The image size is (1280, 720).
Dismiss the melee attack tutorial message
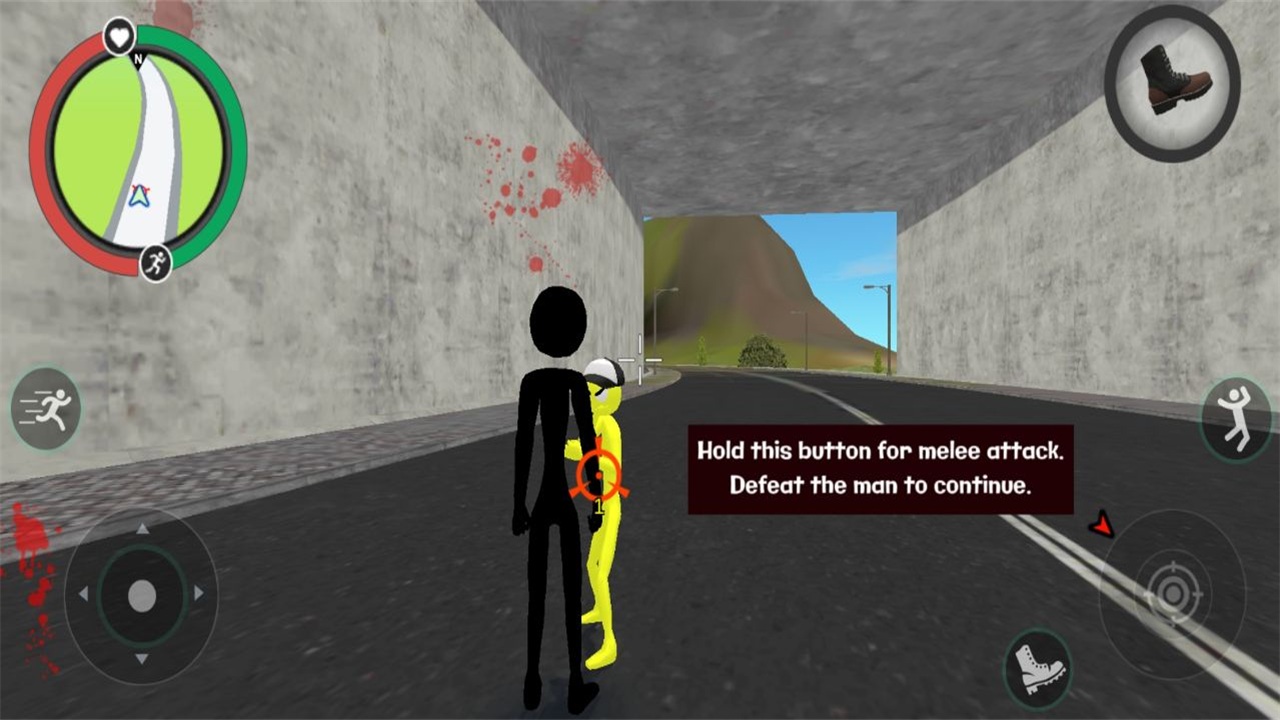pyautogui.click(x=880, y=468)
